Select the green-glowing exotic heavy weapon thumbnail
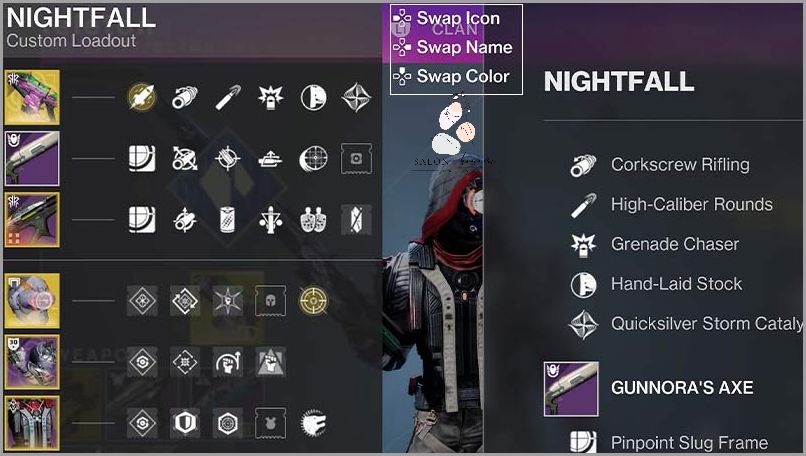806x456 pixels. 32,219
